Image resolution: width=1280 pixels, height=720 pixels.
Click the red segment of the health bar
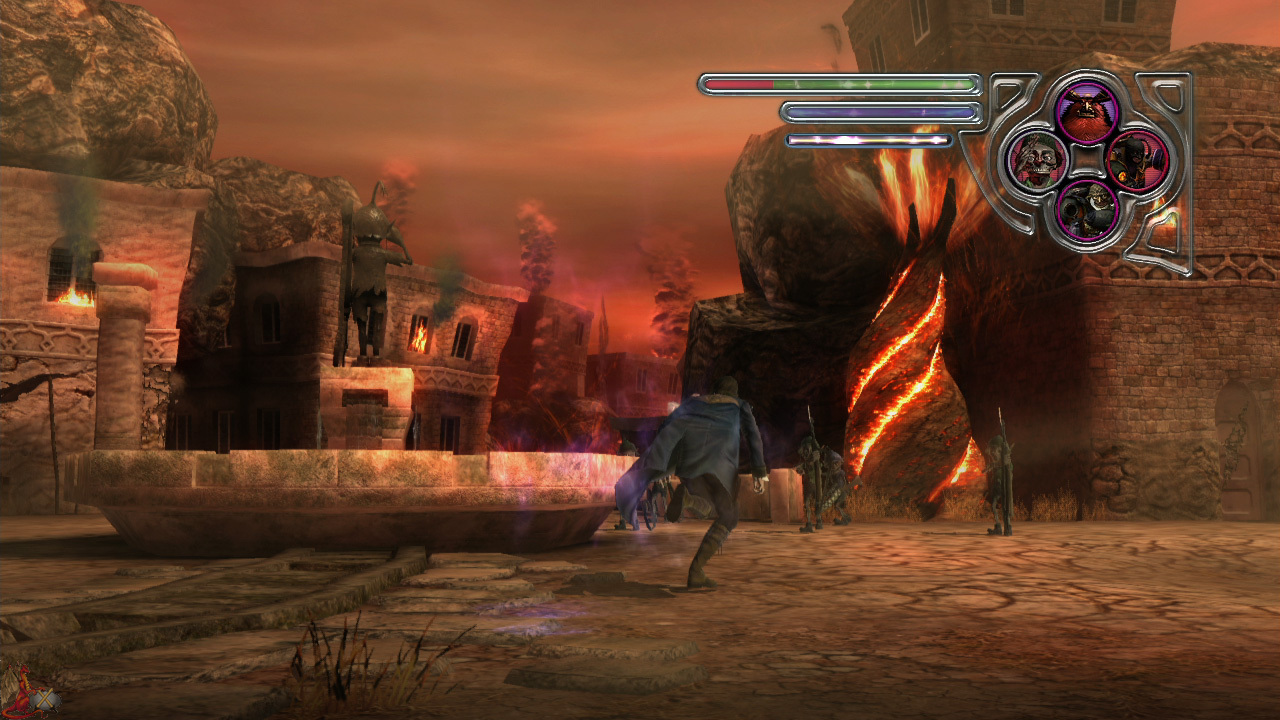tap(740, 86)
